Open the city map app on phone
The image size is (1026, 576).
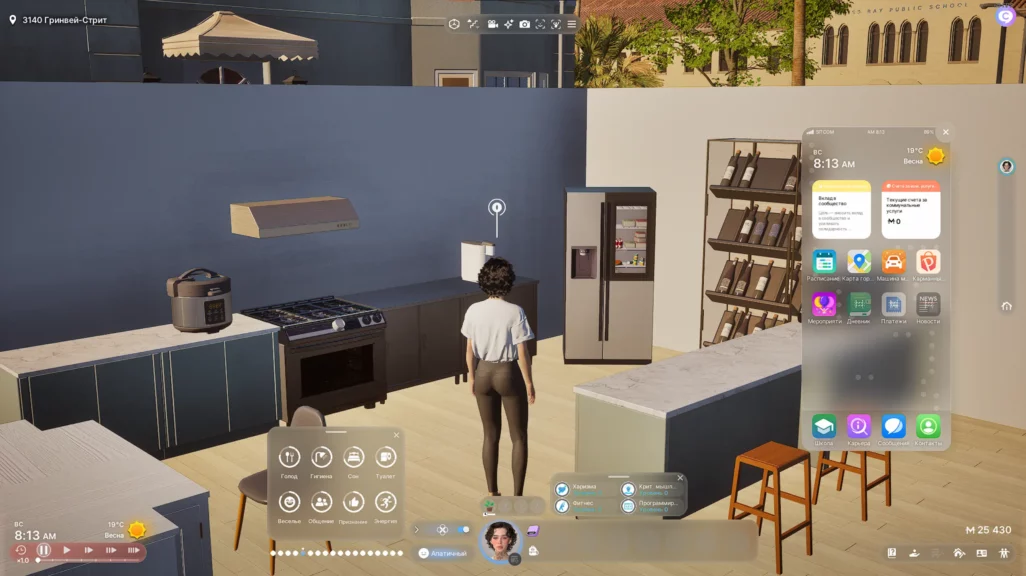(859, 262)
